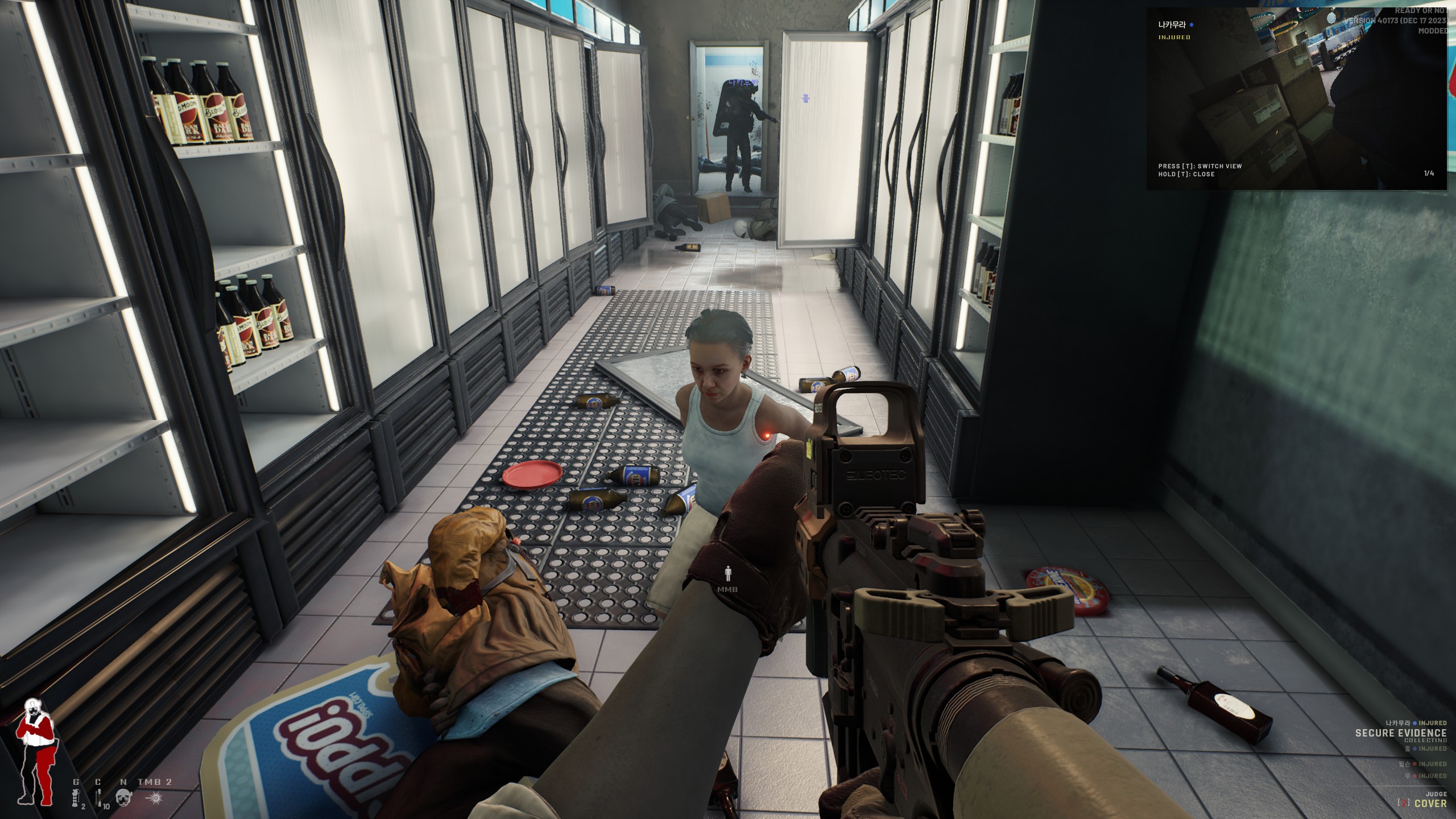Screen dimensions: 1456x819
Task: Select the grenade icon under G
Action: pyautogui.click(x=76, y=799)
